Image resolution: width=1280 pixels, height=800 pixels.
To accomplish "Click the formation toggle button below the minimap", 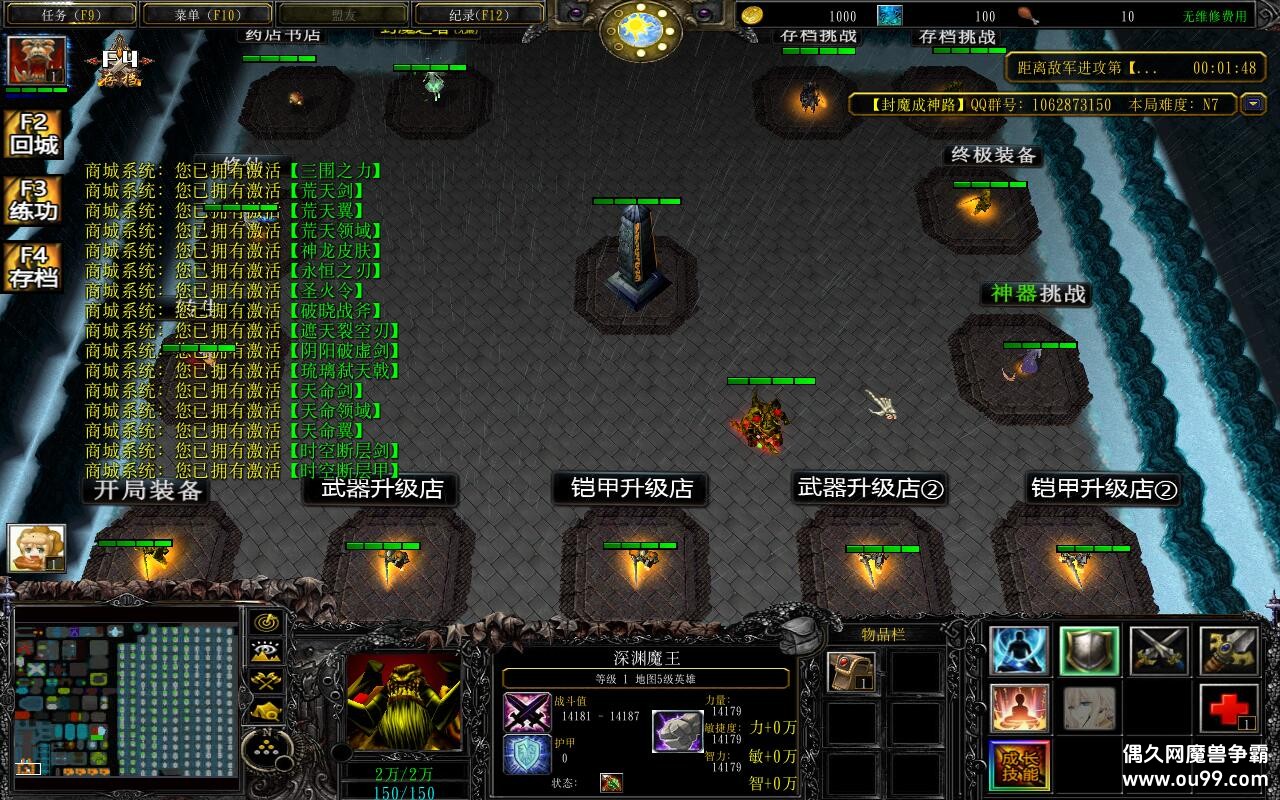I will (x=265, y=745).
